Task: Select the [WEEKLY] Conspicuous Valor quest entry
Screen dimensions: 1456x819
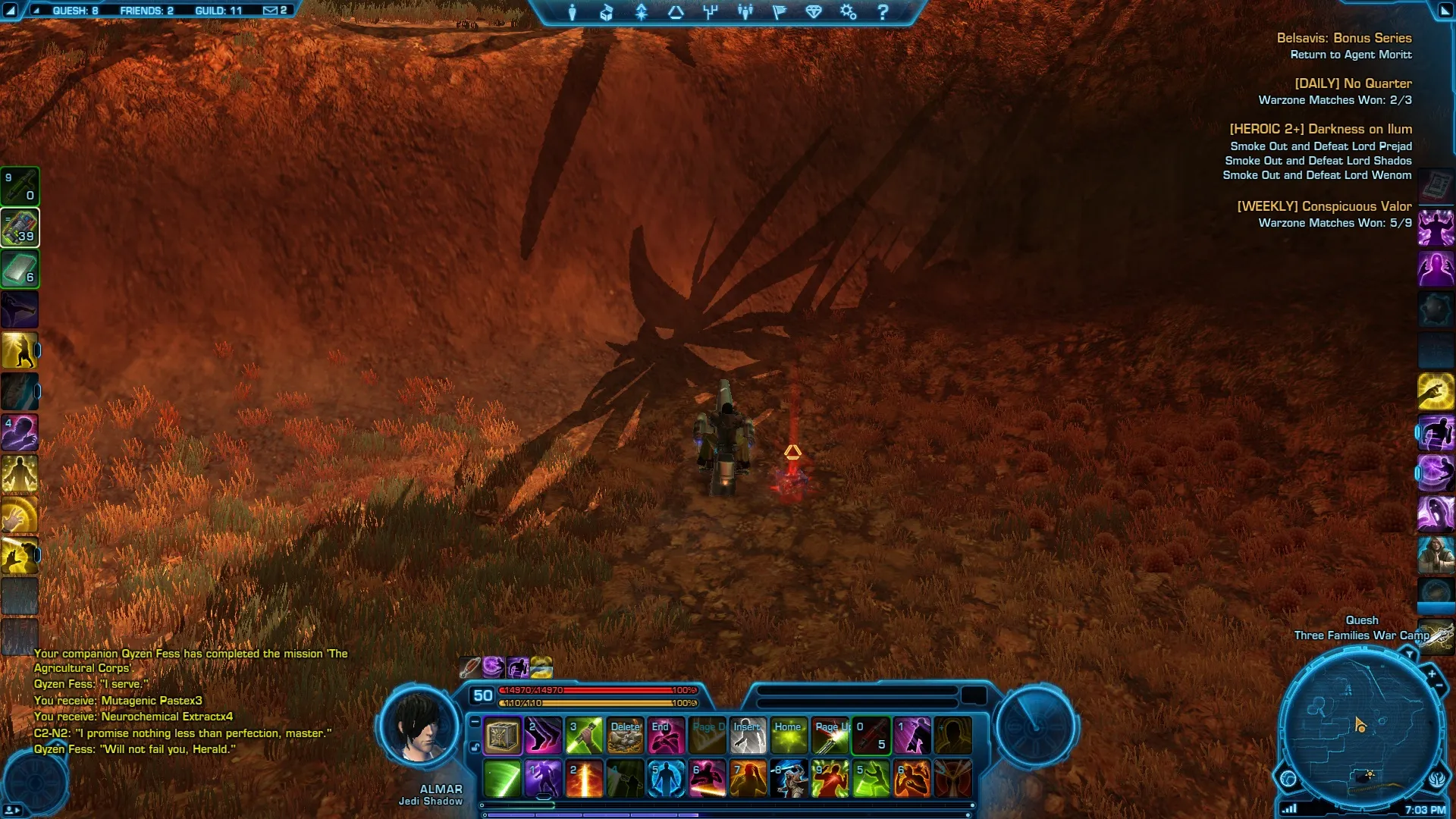Action: pos(1324,206)
